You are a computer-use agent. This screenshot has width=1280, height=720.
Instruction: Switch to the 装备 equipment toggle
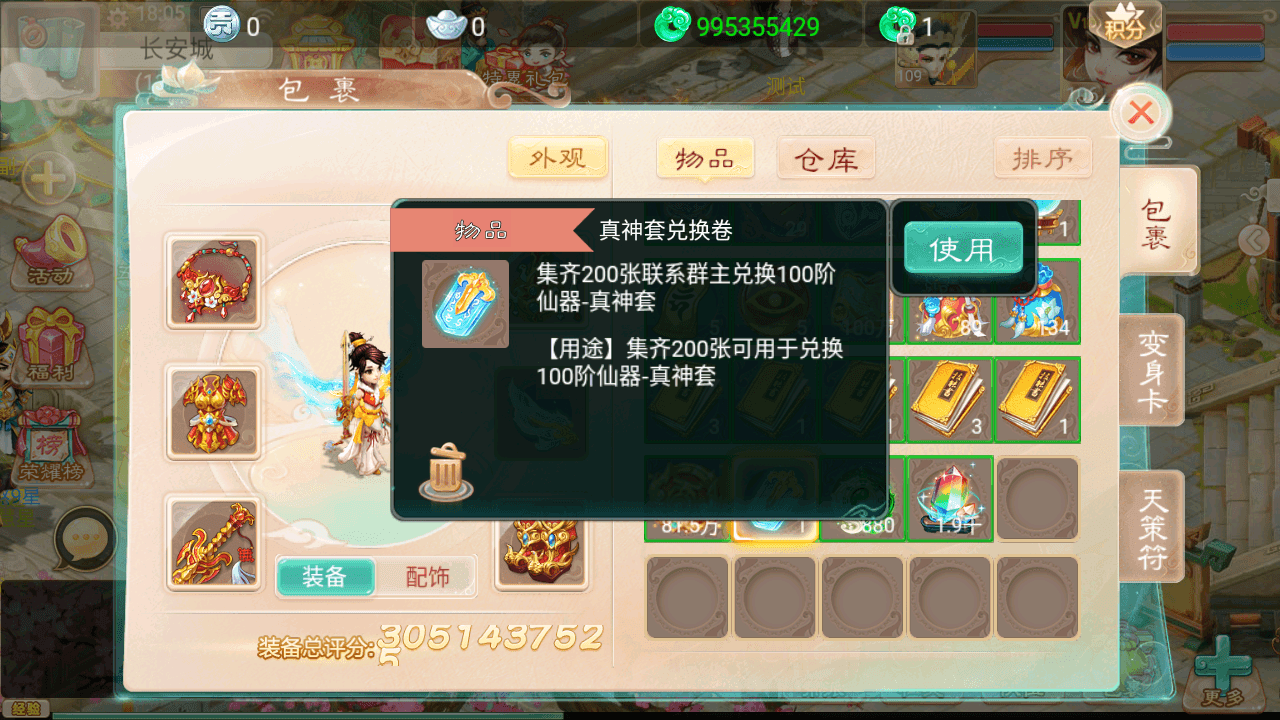[326, 576]
